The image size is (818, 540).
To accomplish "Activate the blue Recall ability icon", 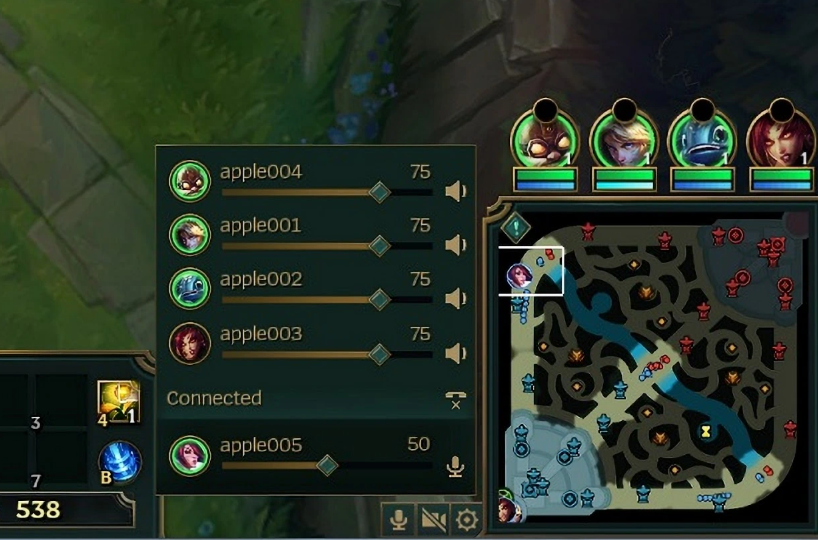I will [120, 462].
